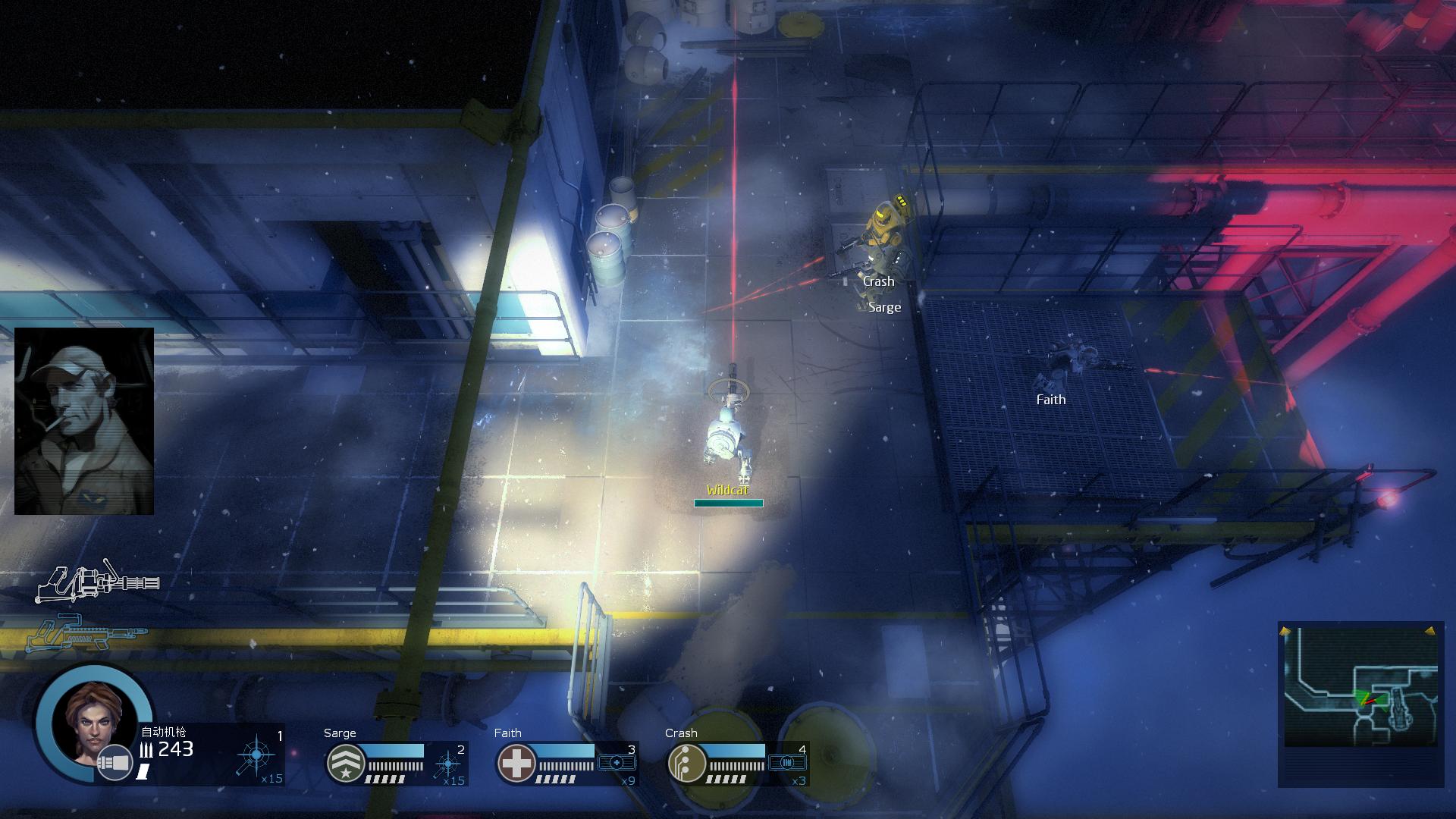Select the minigun weapon icon
Viewport: 1456px width, 819px height.
point(98,582)
